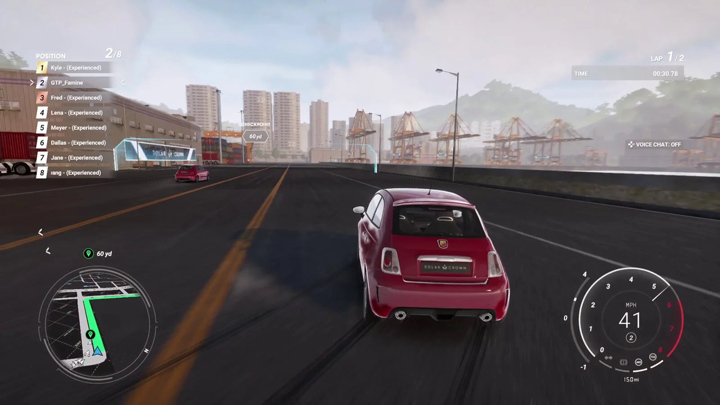Click the floating checkpoint distance marker

(256, 136)
